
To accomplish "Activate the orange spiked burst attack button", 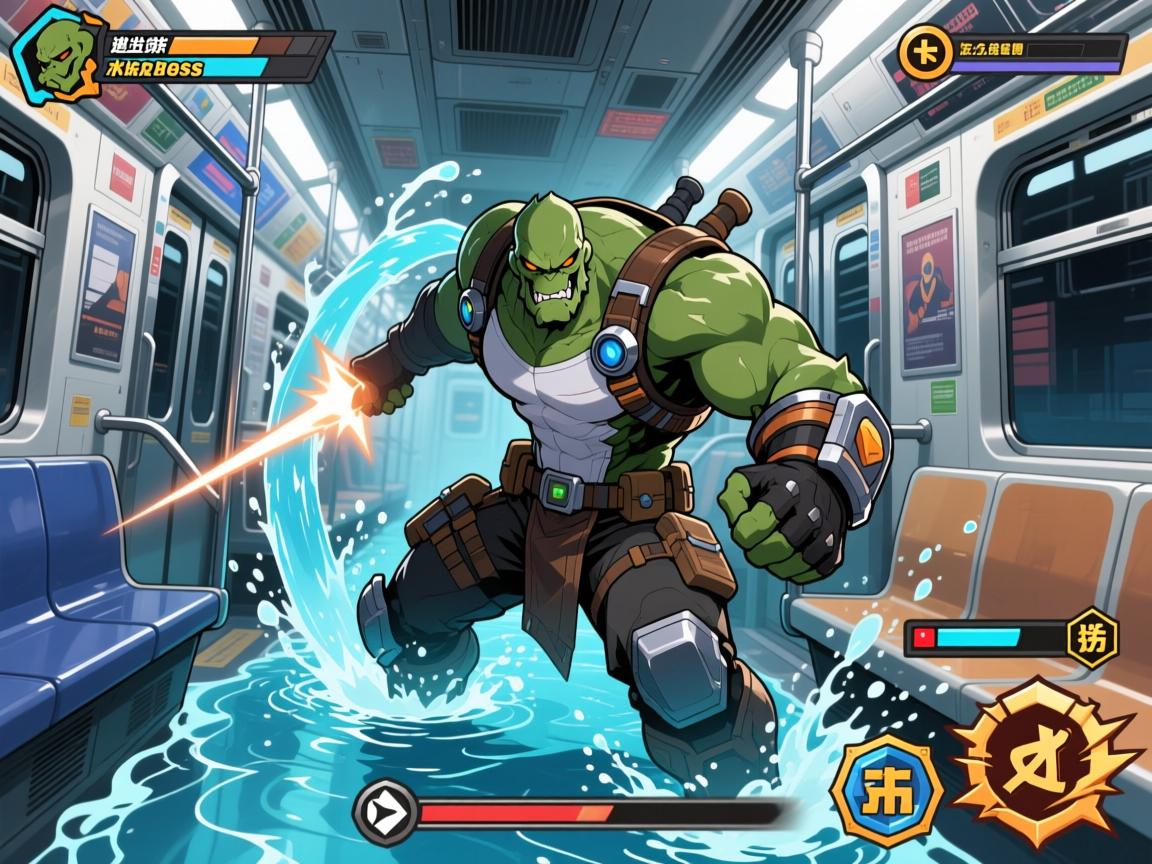I will pyautogui.click(x=1044, y=764).
